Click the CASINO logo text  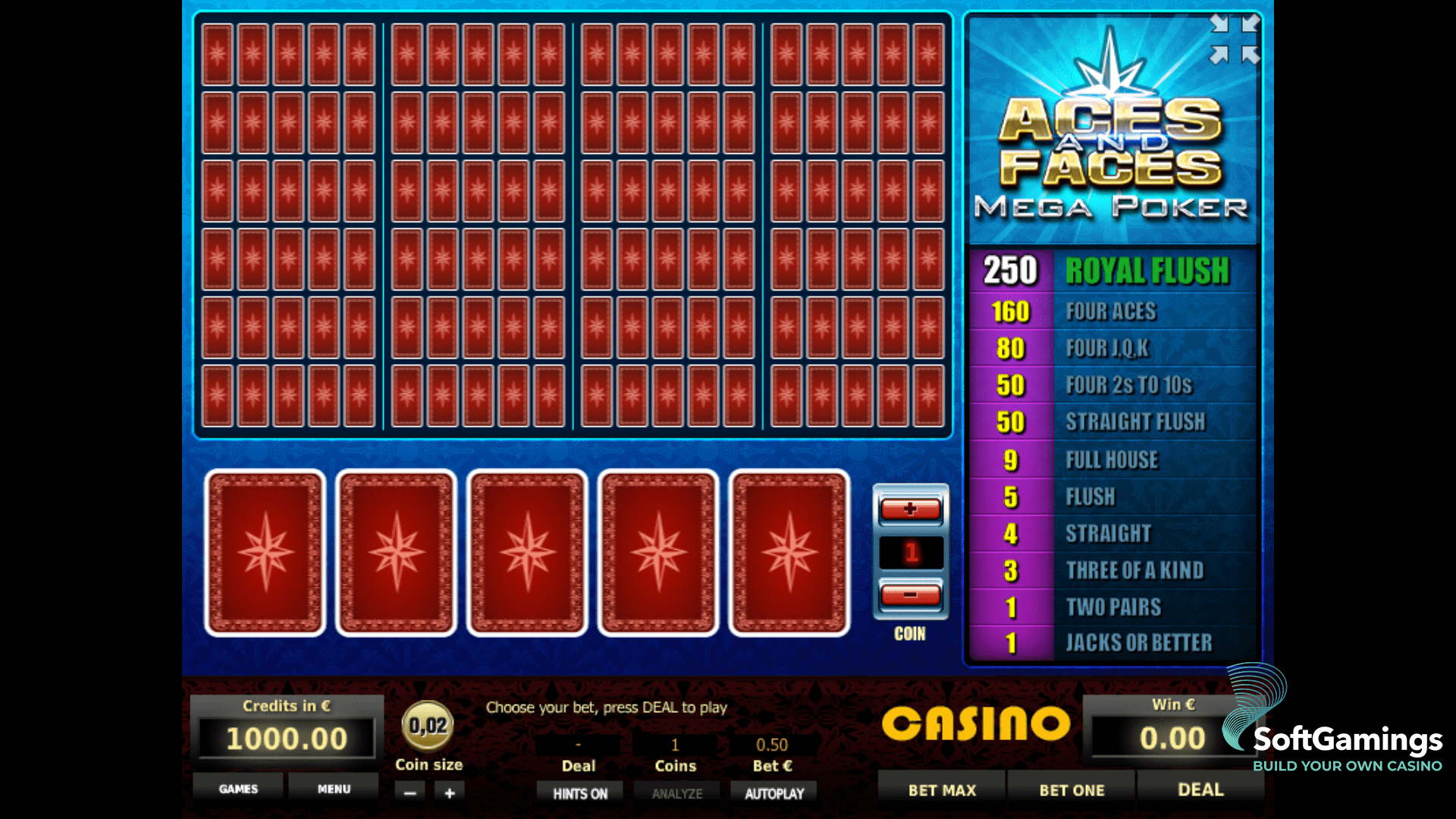tap(978, 724)
